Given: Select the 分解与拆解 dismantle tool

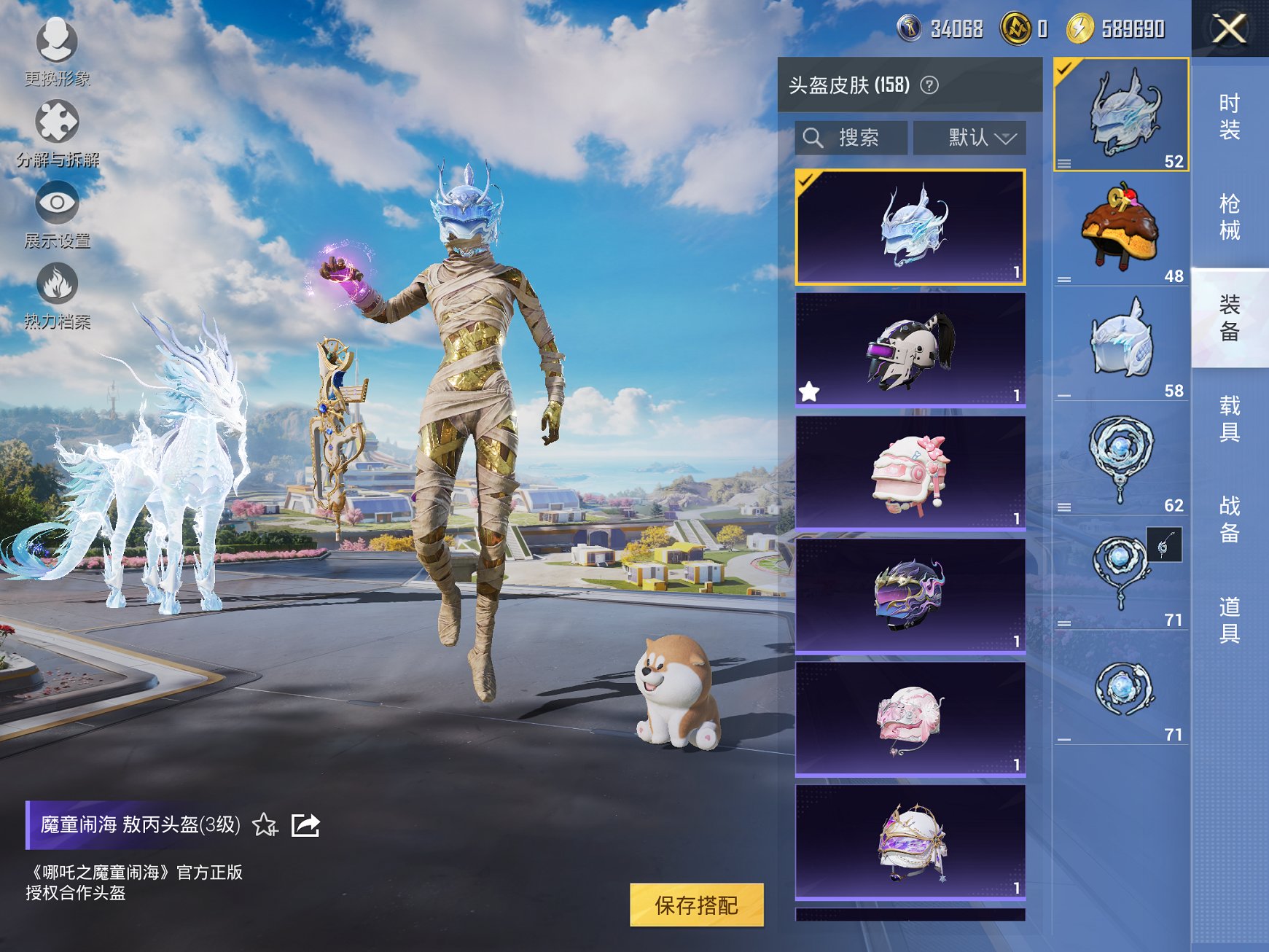Looking at the screenshot, I should pos(58,122).
